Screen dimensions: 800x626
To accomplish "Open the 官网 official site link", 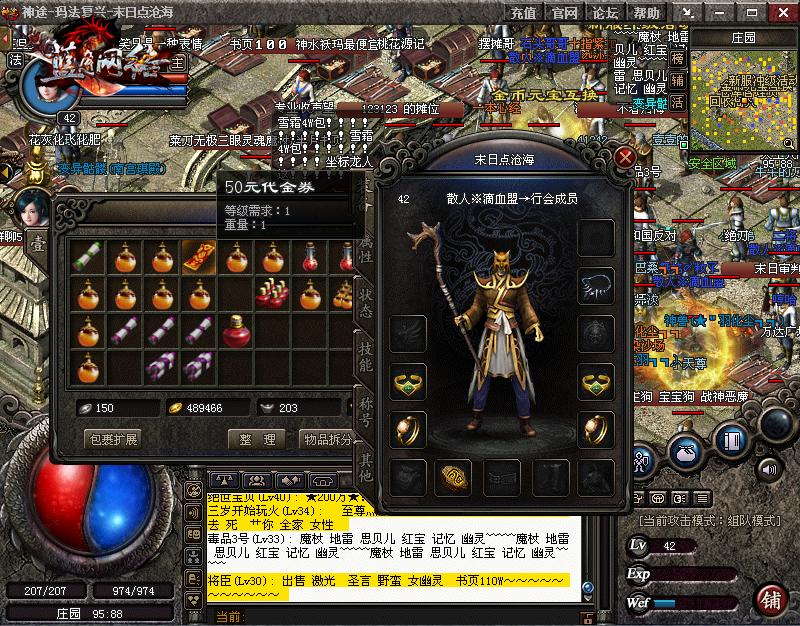I will click(564, 13).
